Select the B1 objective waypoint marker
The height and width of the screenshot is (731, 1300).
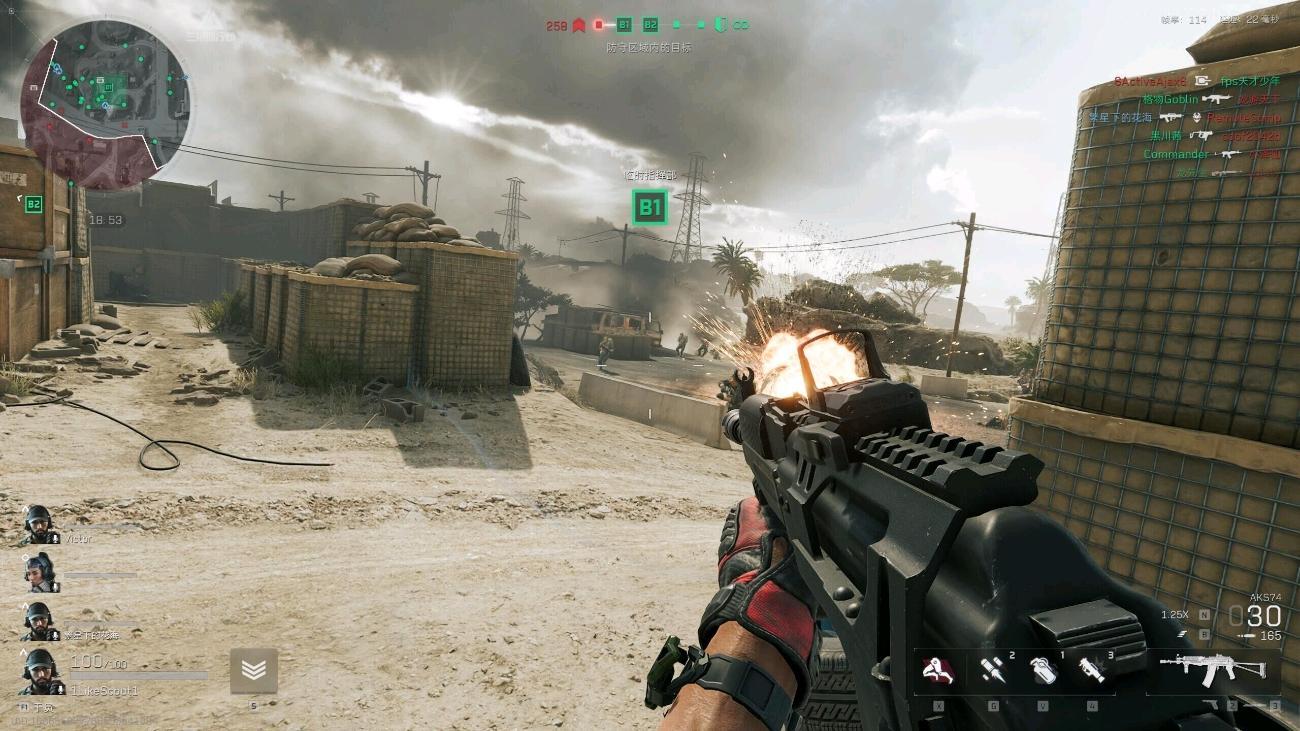pyautogui.click(x=650, y=207)
